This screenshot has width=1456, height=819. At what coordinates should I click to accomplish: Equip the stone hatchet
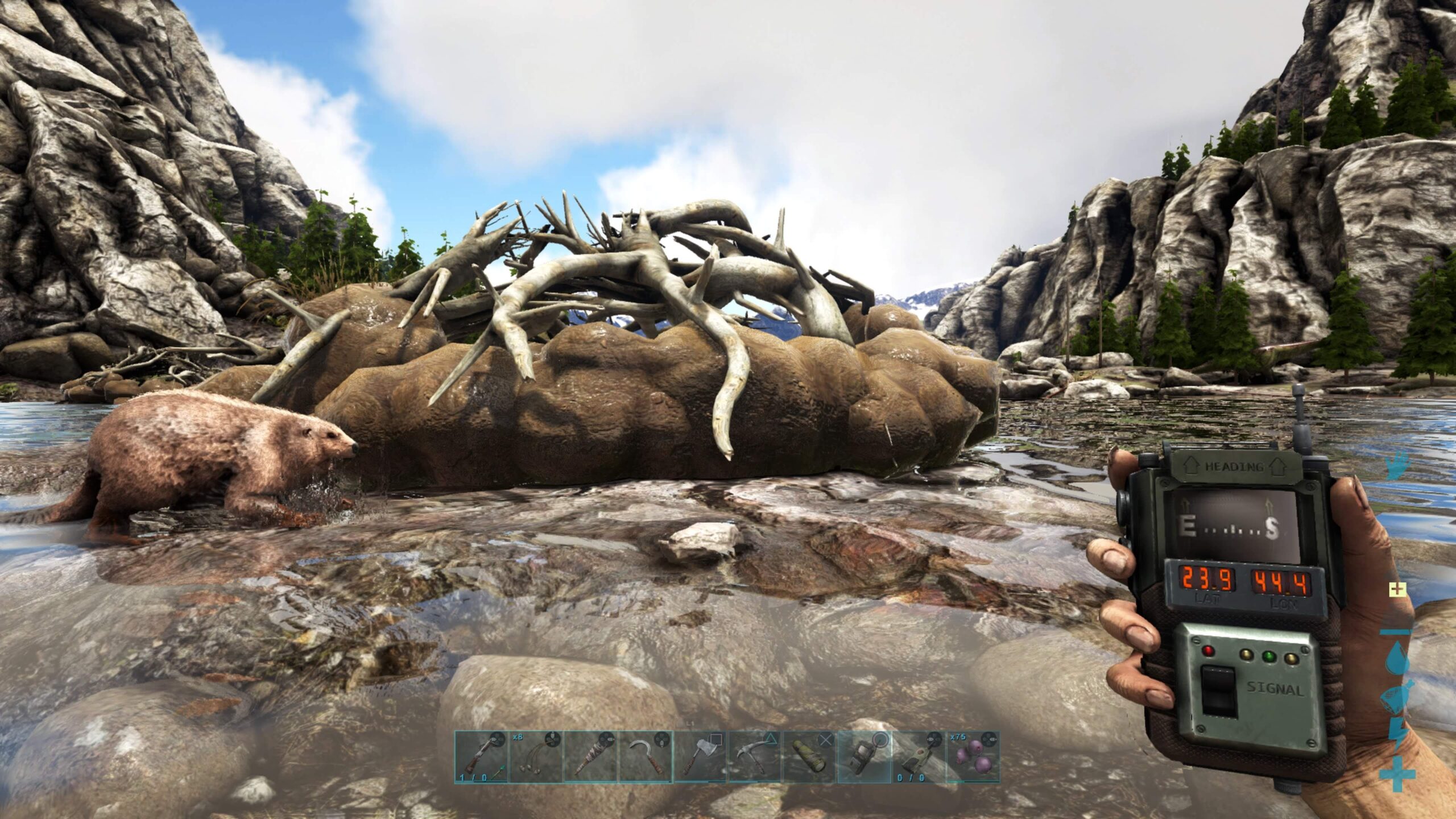(x=699, y=757)
